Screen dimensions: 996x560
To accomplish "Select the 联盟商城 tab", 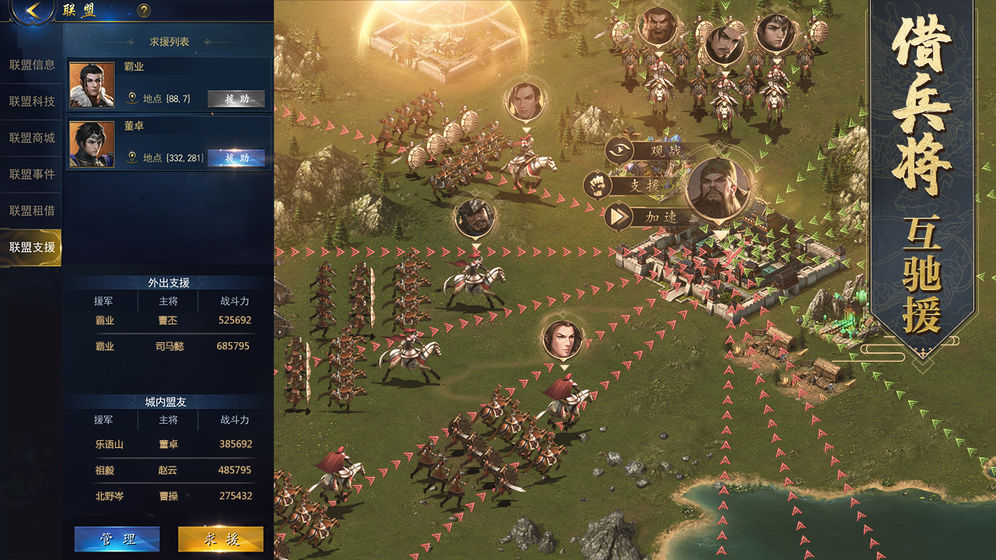I will [x=31, y=137].
